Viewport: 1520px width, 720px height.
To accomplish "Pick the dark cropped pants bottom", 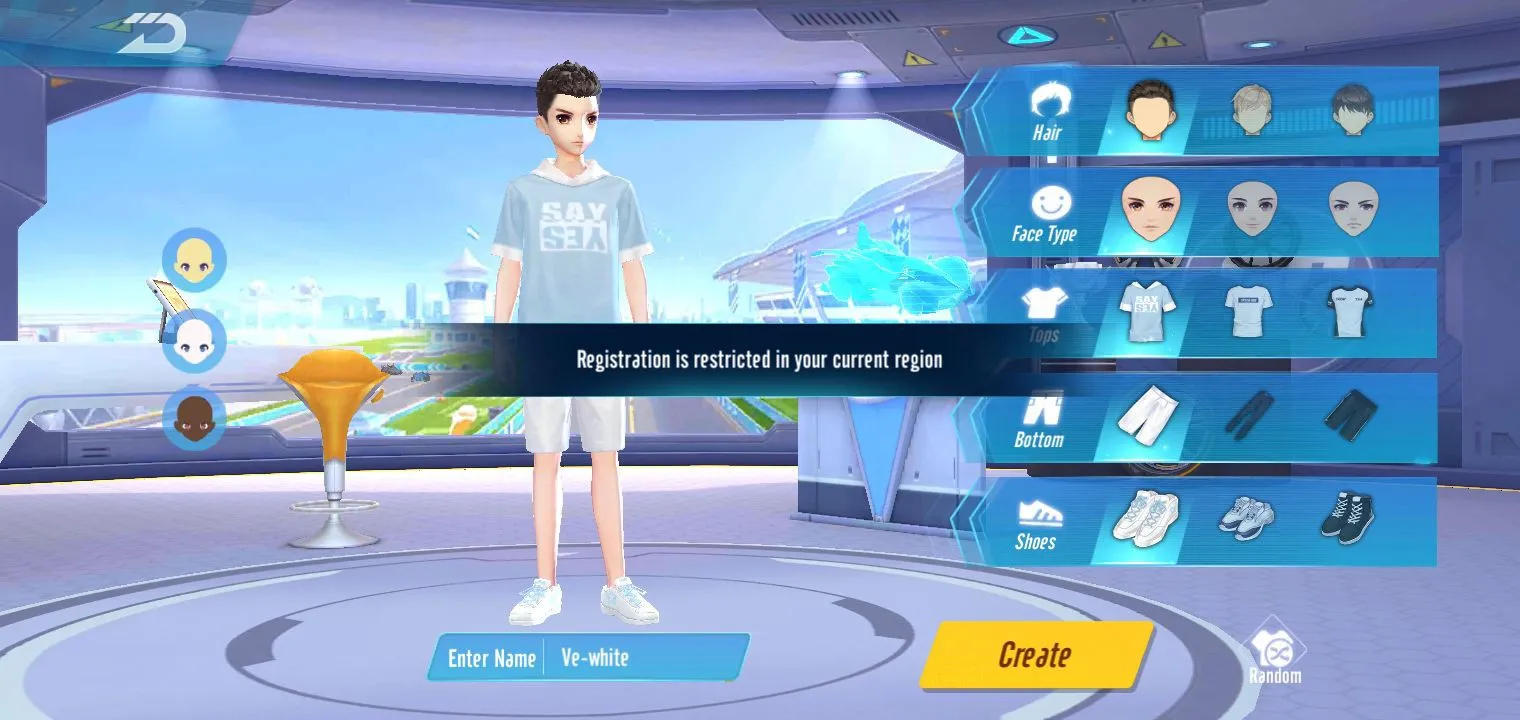I will (x=1350, y=414).
